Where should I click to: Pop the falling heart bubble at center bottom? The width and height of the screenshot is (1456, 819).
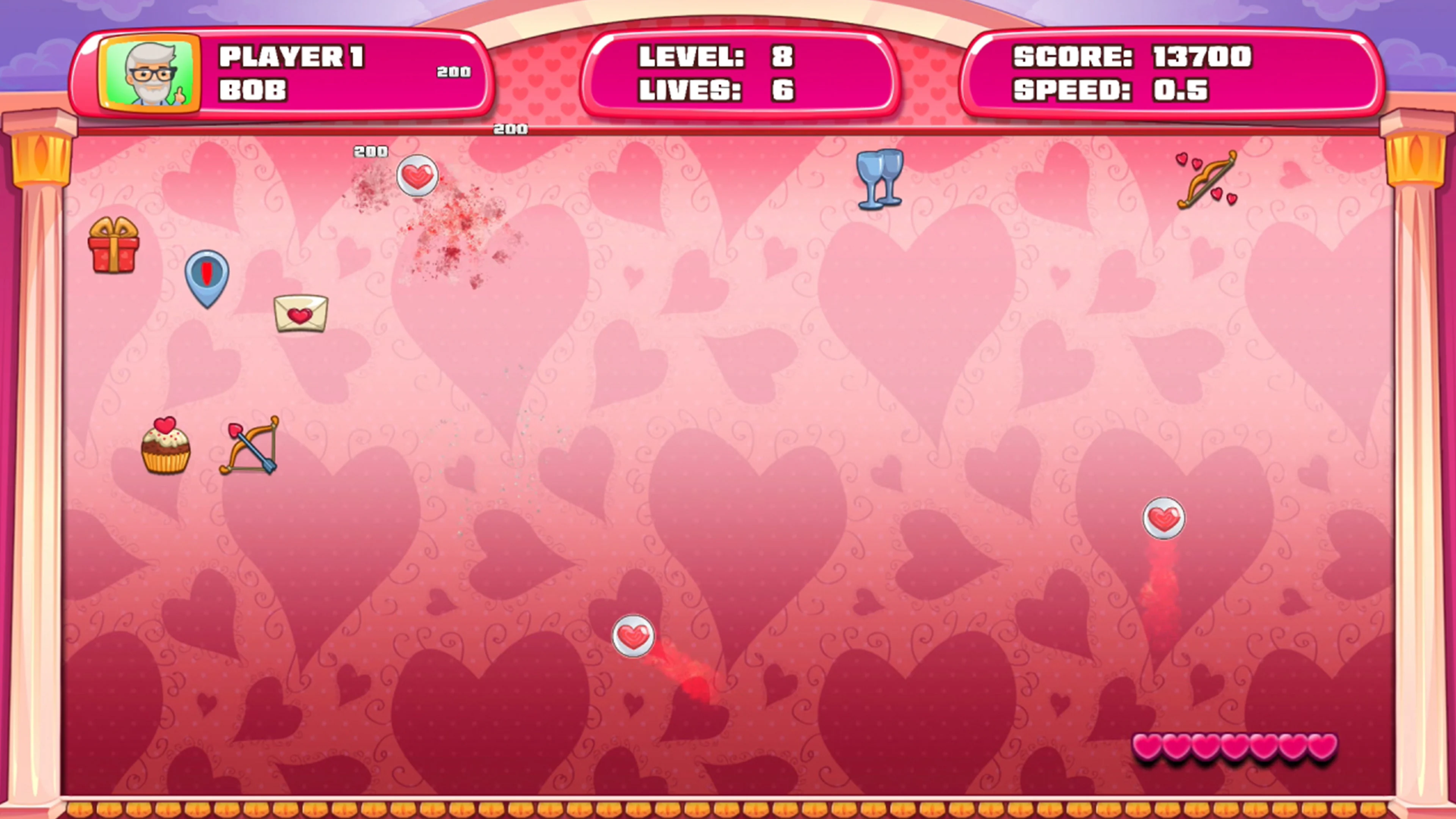[x=633, y=636]
